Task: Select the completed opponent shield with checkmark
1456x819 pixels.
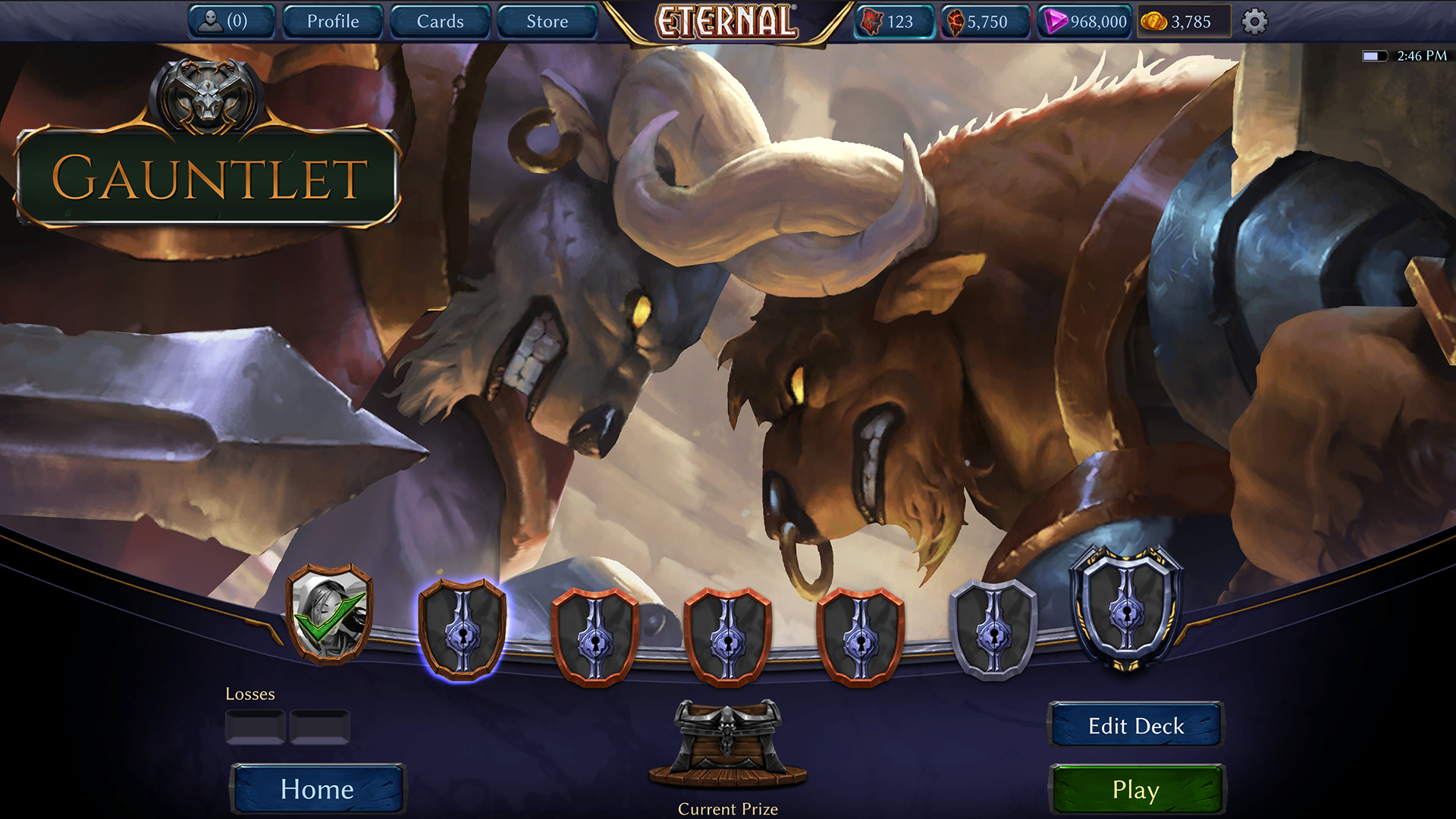Action: (330, 613)
